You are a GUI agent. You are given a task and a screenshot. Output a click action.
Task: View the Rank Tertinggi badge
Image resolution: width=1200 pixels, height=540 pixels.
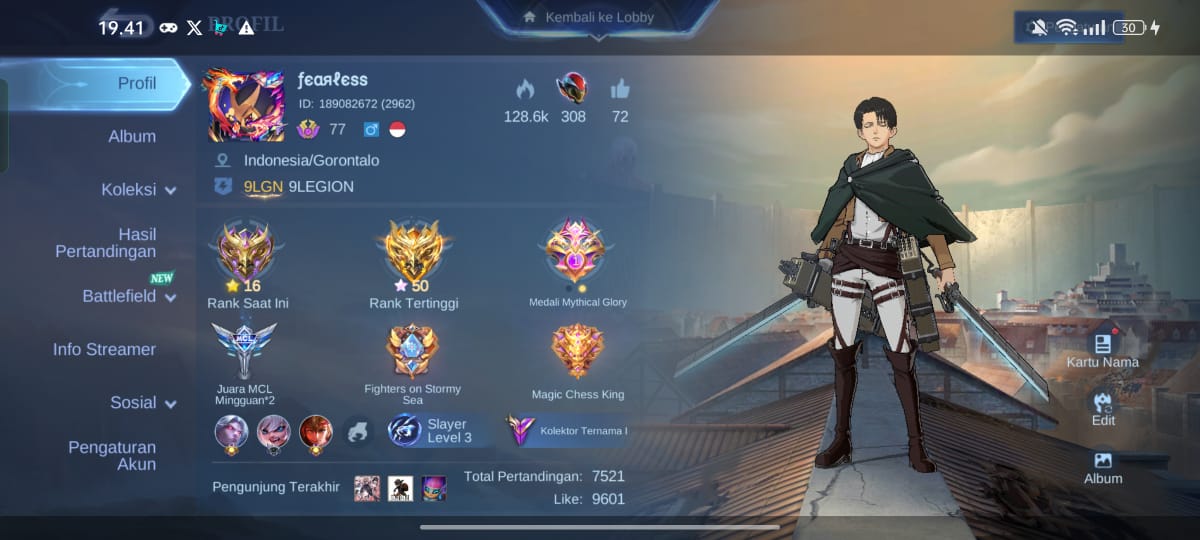pyautogui.click(x=413, y=251)
